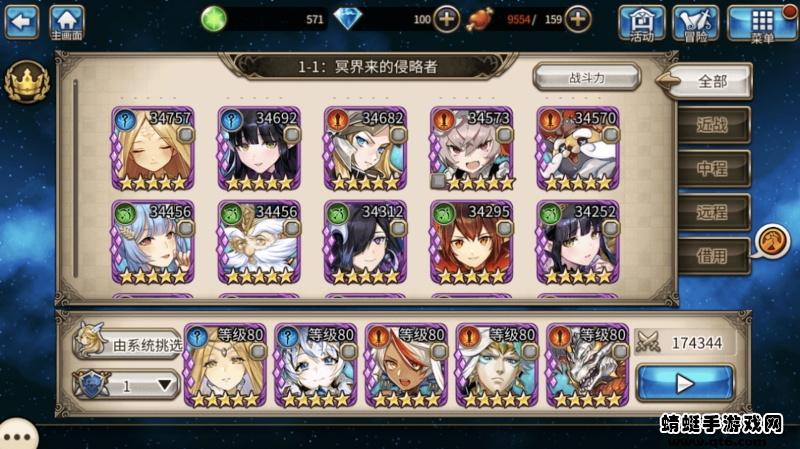Refill stamina meat with the plus button

(578, 19)
